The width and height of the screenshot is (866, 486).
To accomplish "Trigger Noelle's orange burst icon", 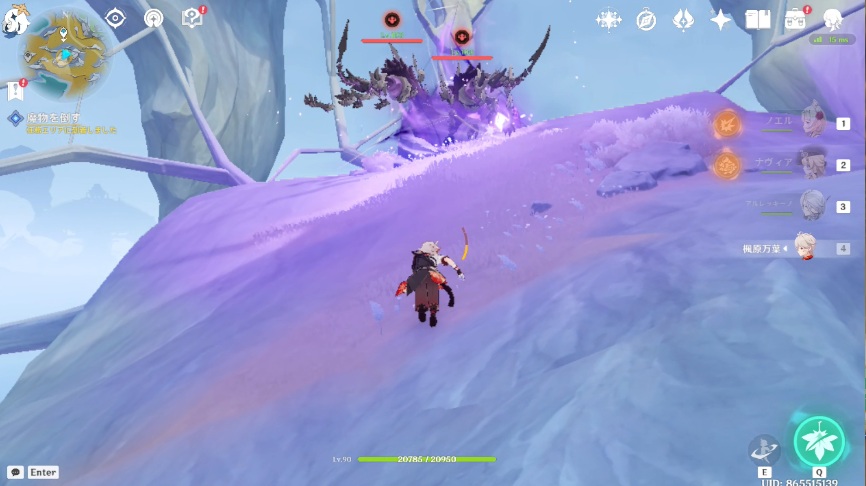I will click(x=726, y=124).
